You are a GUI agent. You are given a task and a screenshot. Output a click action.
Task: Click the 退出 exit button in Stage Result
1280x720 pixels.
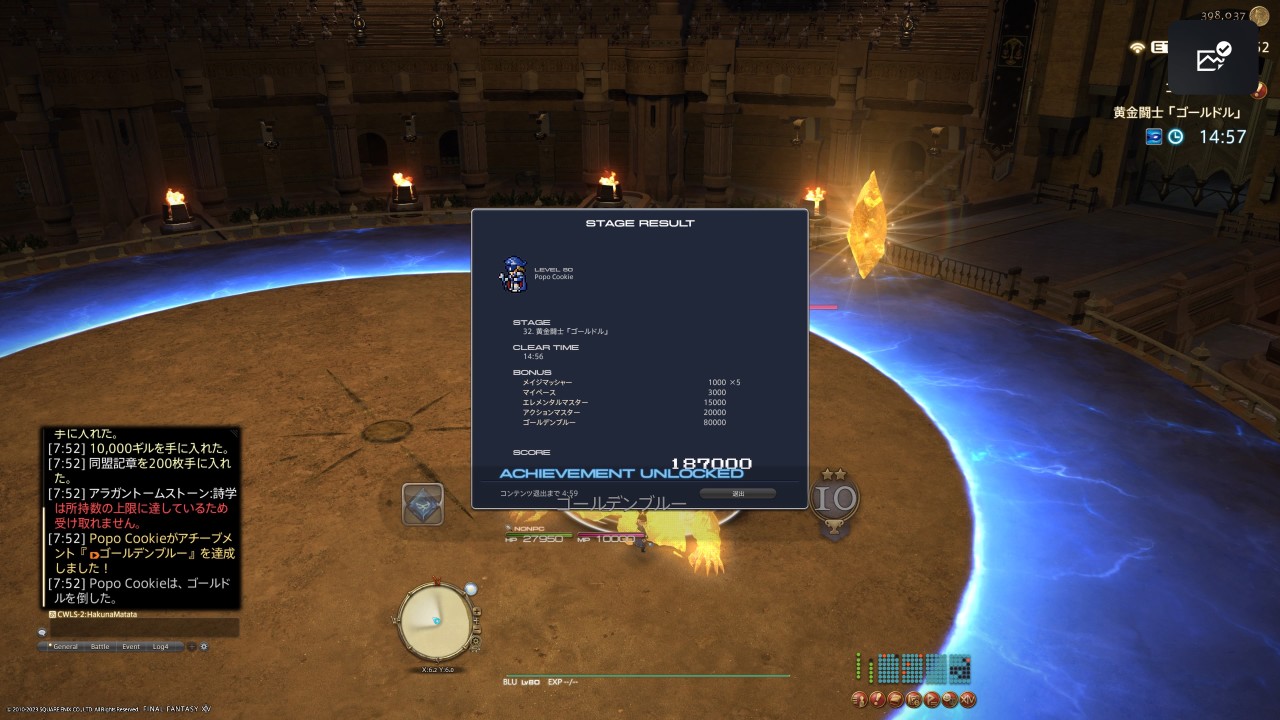[x=738, y=493]
